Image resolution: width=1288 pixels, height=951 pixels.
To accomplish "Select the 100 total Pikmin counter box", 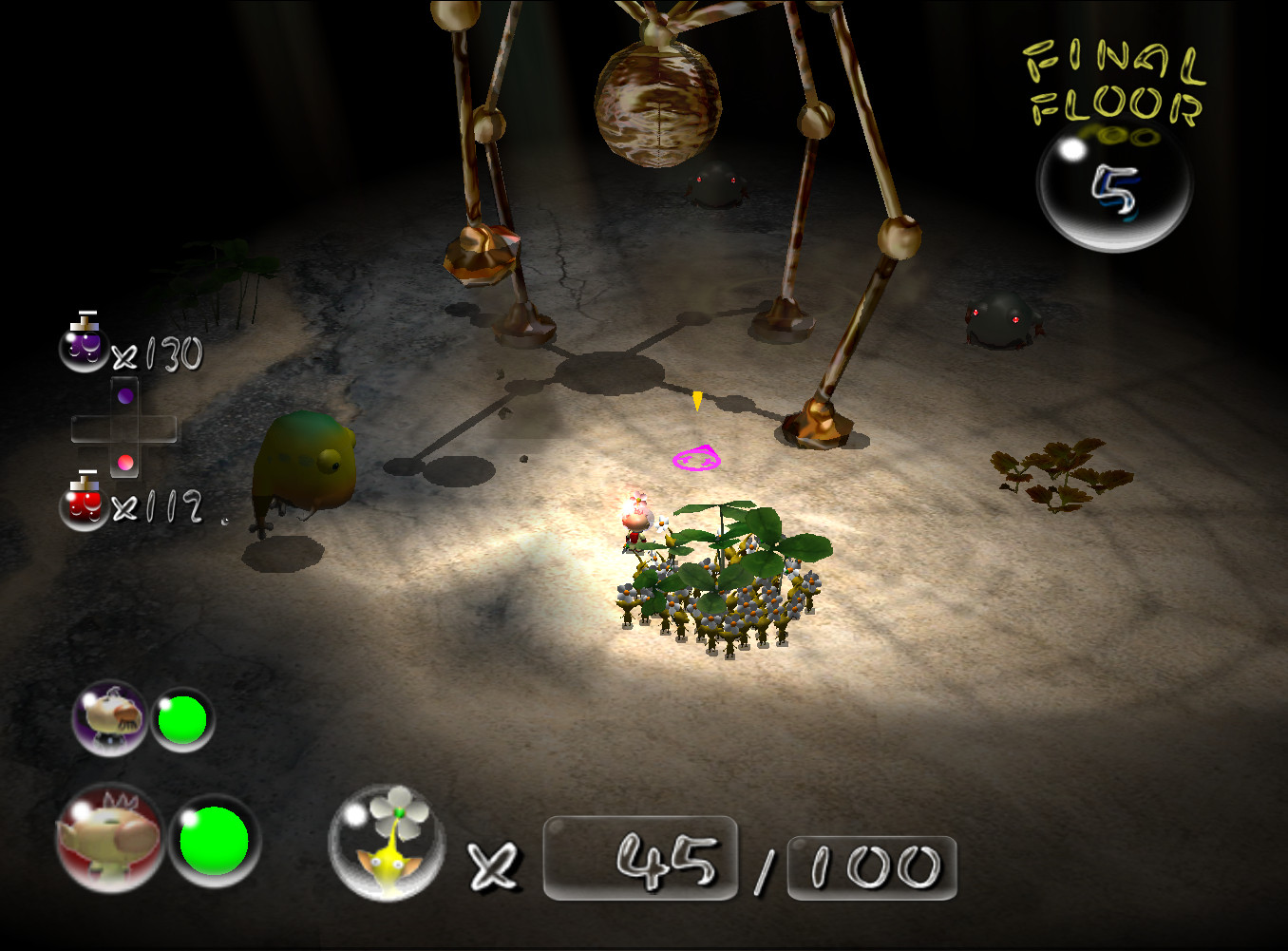I will point(869,865).
